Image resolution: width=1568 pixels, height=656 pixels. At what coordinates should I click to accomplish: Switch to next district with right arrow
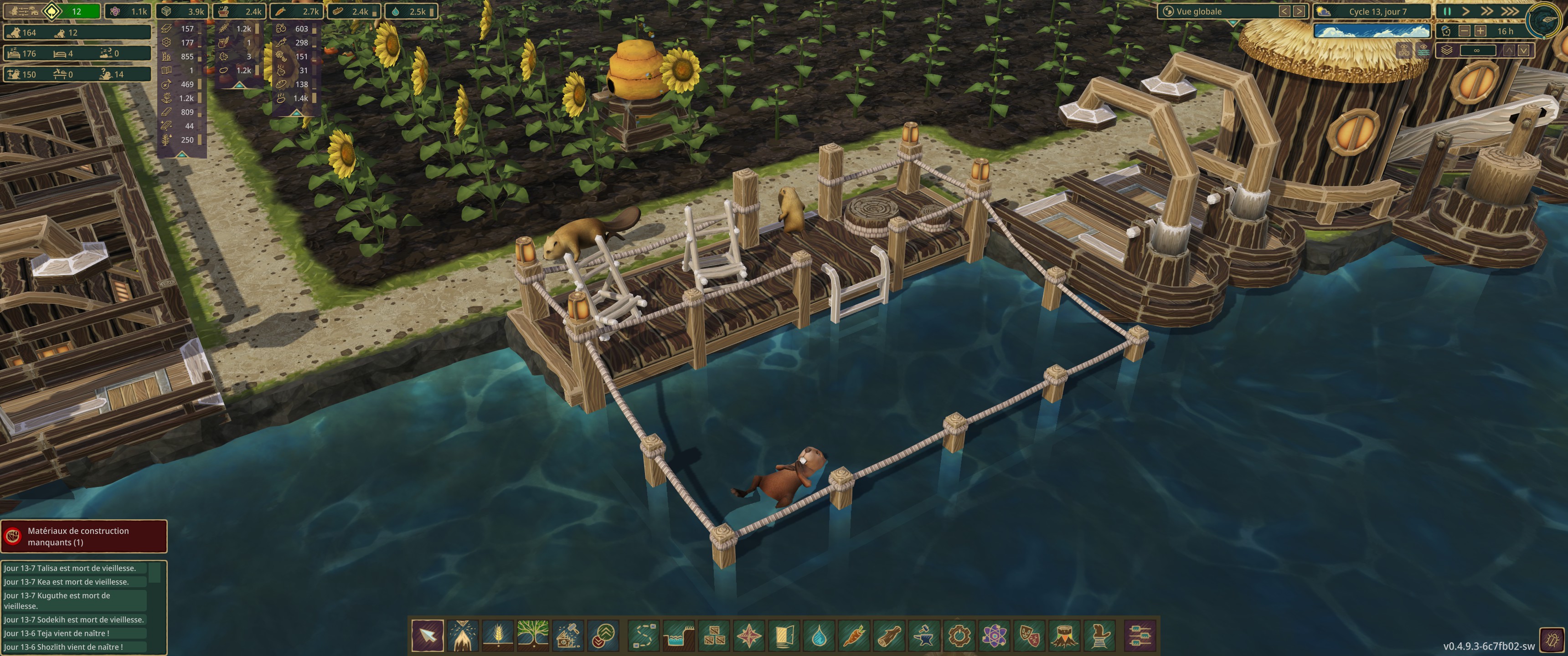[1299, 11]
